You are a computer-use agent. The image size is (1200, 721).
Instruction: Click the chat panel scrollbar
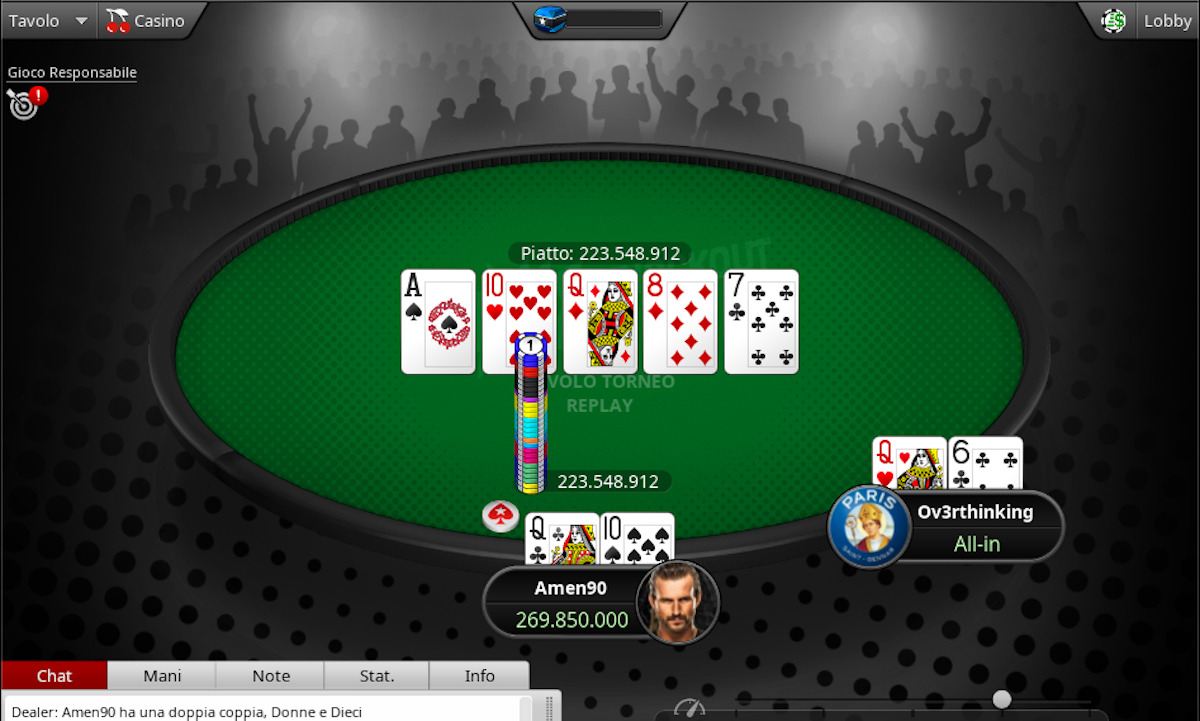click(x=547, y=709)
